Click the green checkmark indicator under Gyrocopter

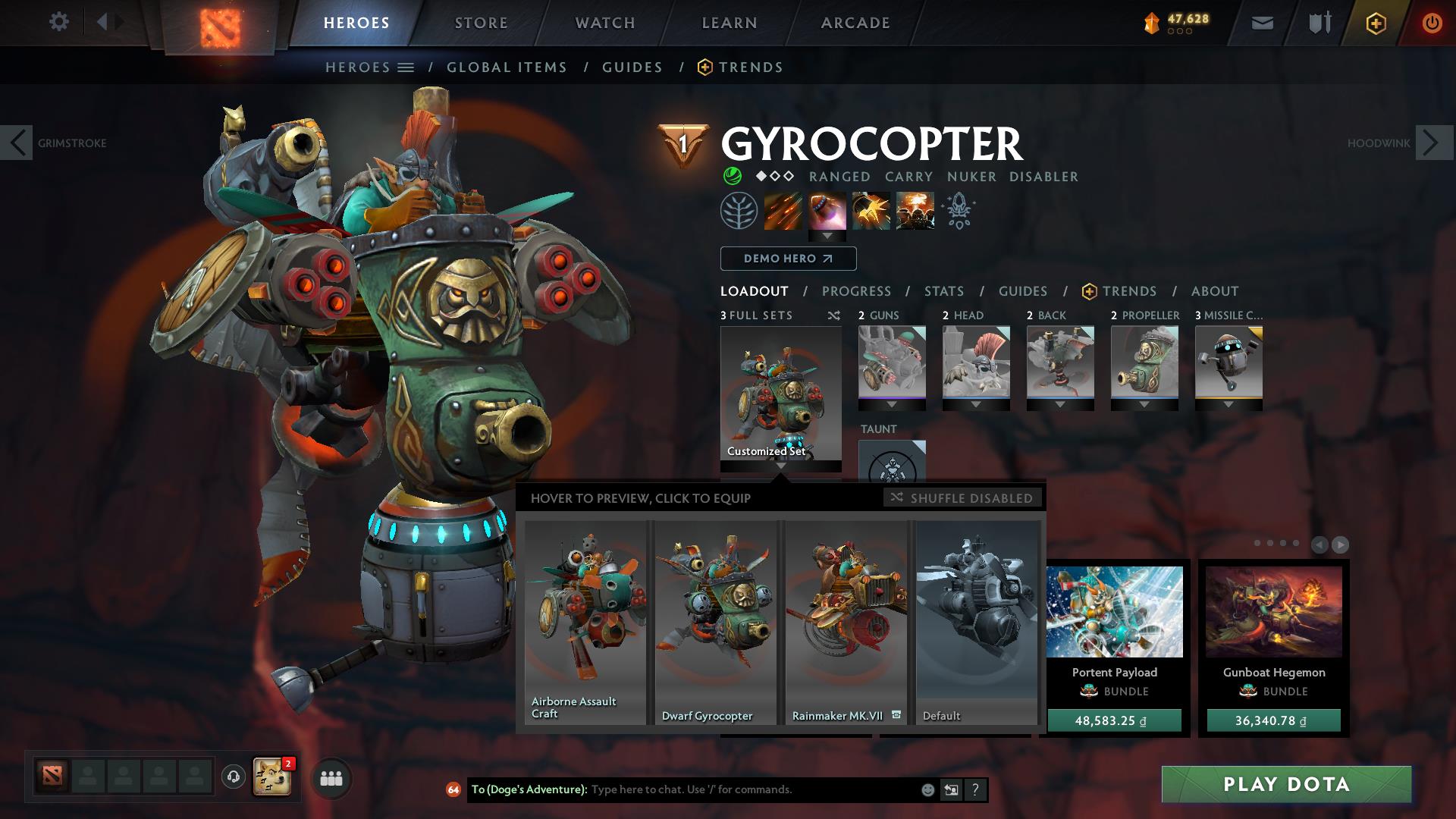(732, 176)
